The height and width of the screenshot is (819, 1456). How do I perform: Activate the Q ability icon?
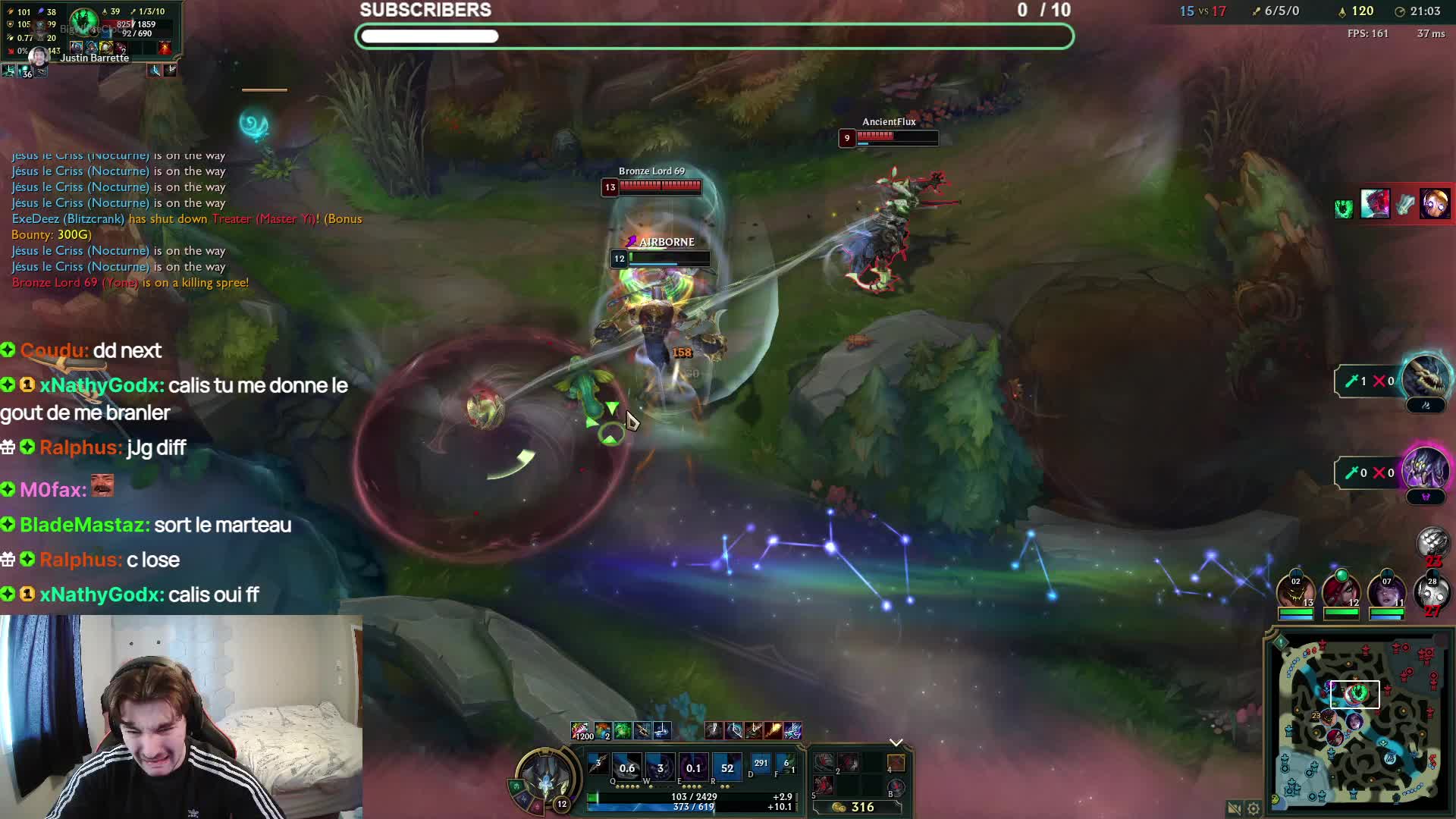[x=626, y=767]
